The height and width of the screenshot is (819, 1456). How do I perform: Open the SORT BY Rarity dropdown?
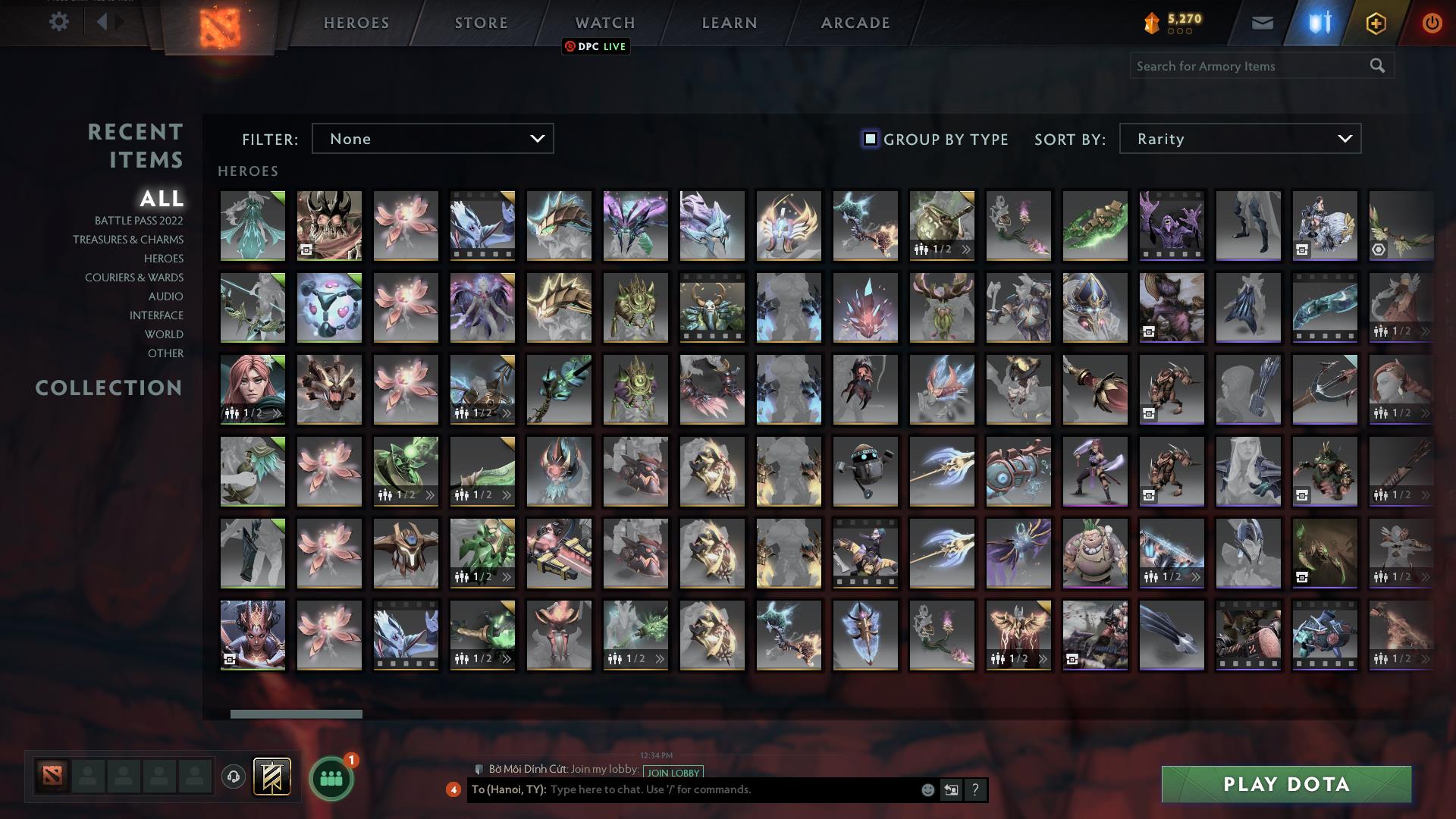click(1239, 139)
